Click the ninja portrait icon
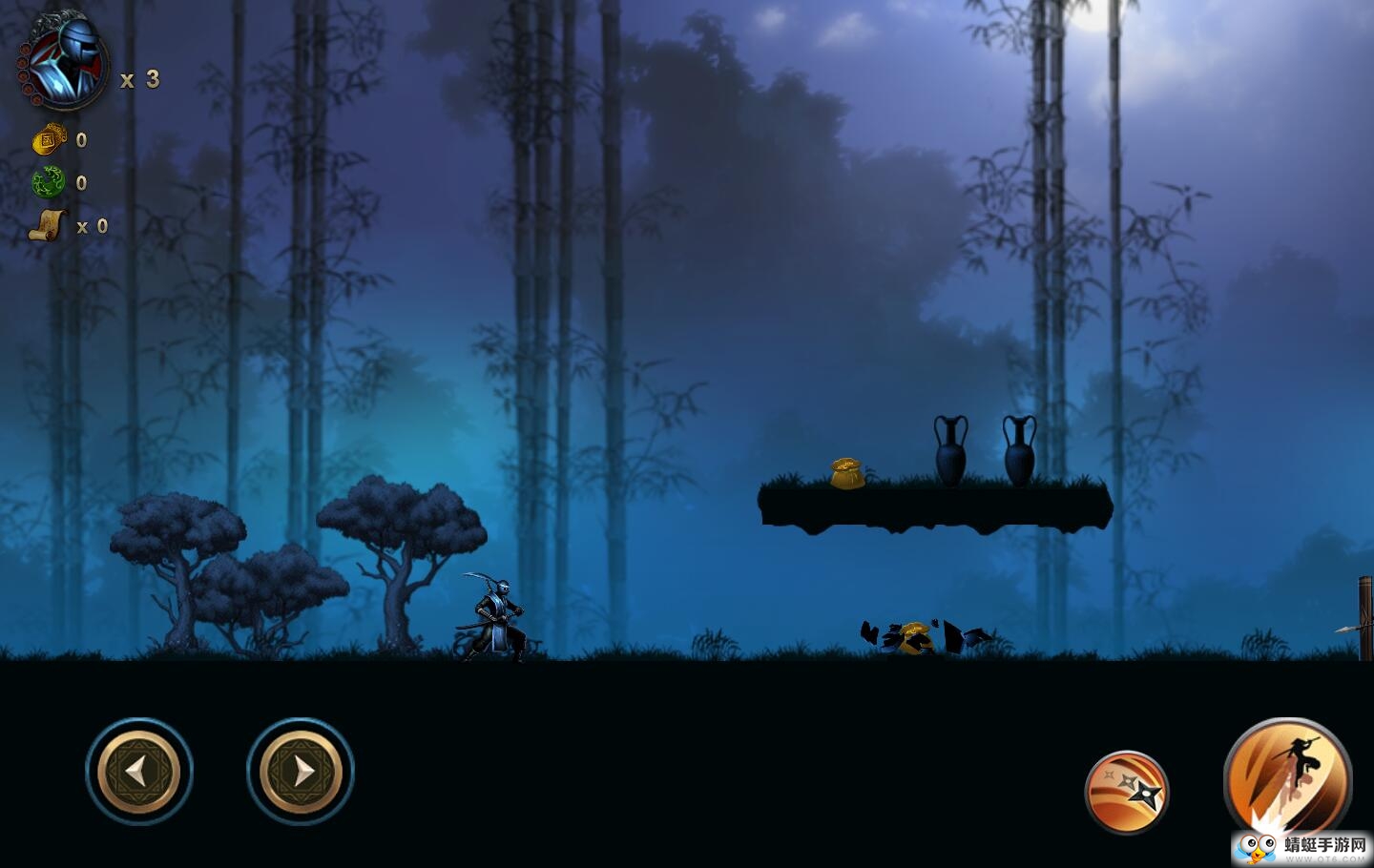Screen dimensions: 1374x868 tap(64, 65)
